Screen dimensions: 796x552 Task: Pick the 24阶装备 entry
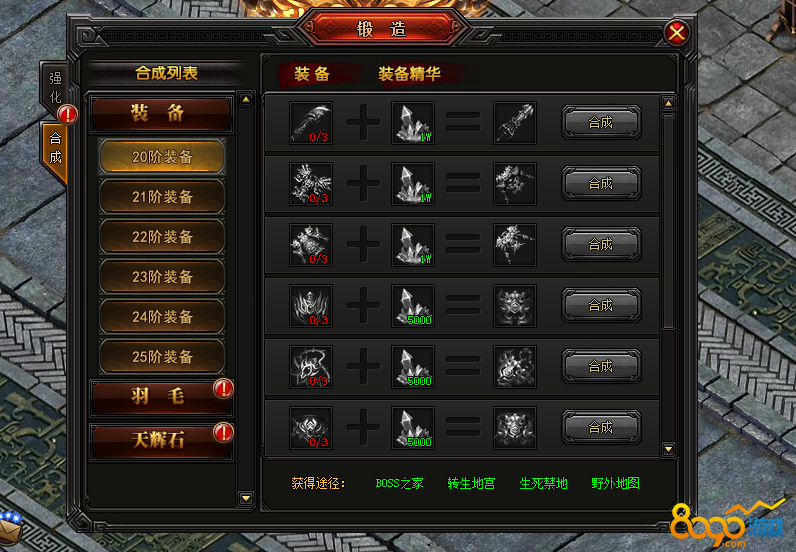click(x=162, y=317)
